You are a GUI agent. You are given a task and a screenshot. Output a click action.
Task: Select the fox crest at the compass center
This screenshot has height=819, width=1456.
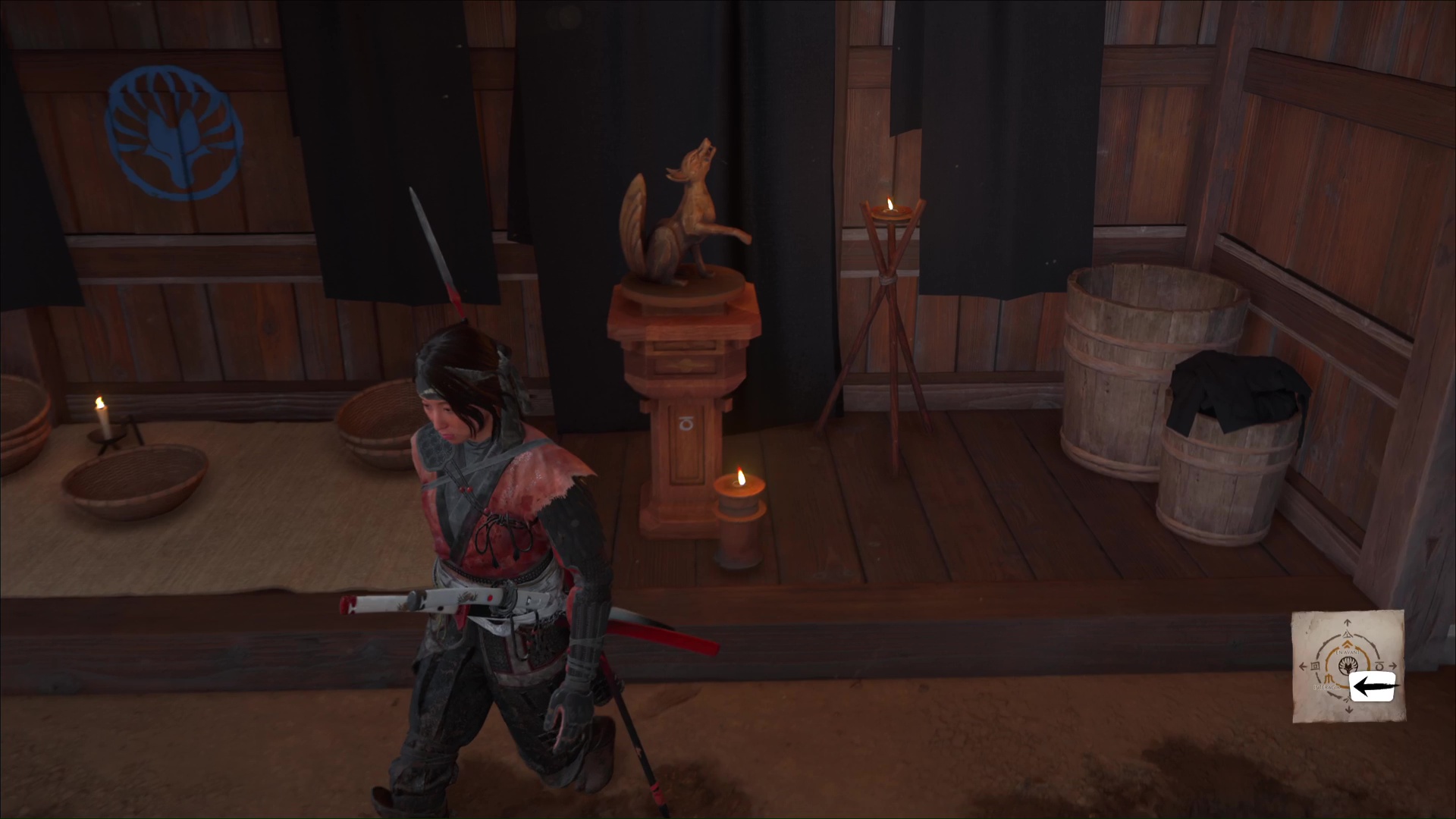1348,667
